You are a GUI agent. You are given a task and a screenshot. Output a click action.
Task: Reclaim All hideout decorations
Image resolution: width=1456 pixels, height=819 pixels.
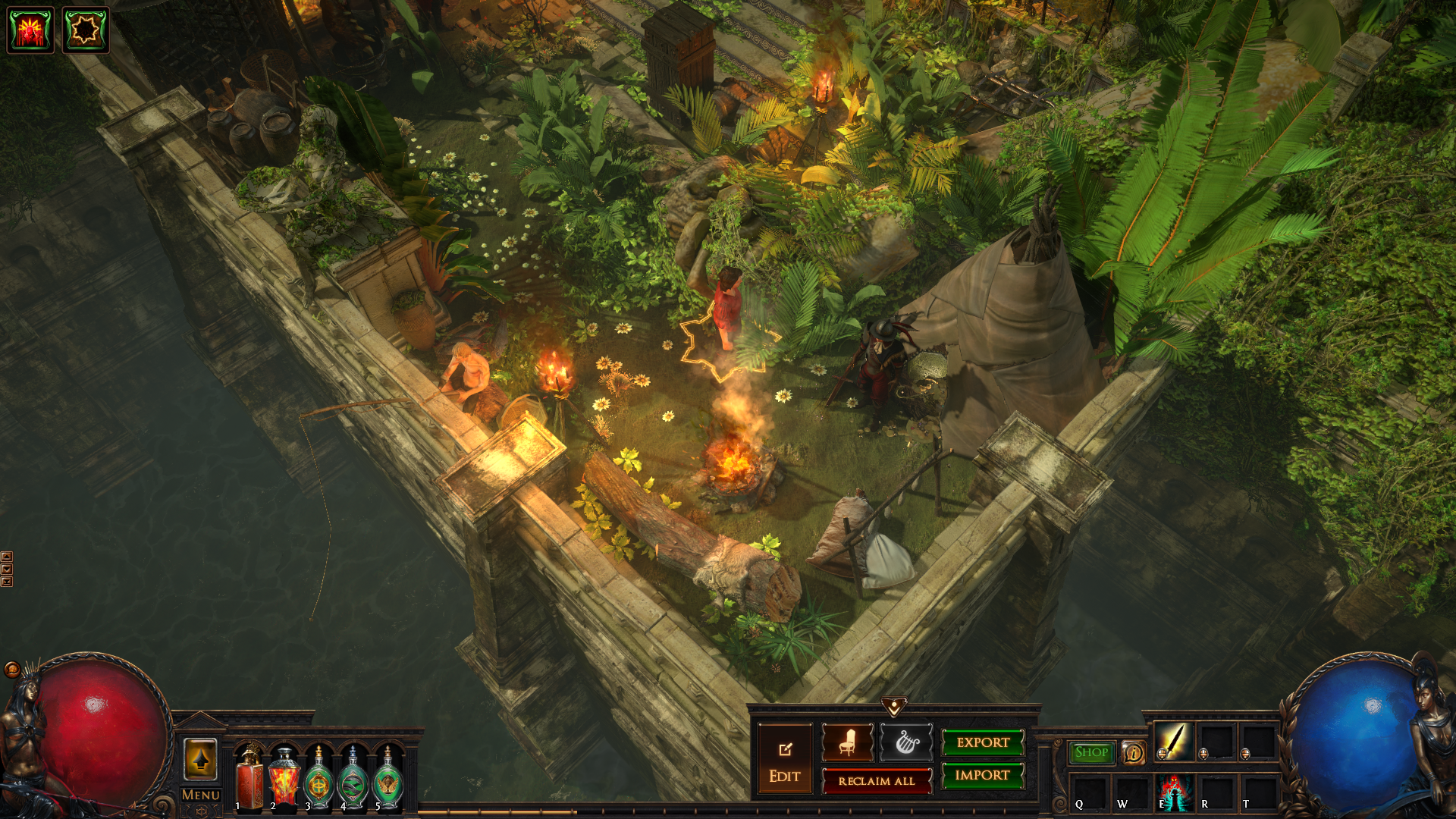coord(877,781)
